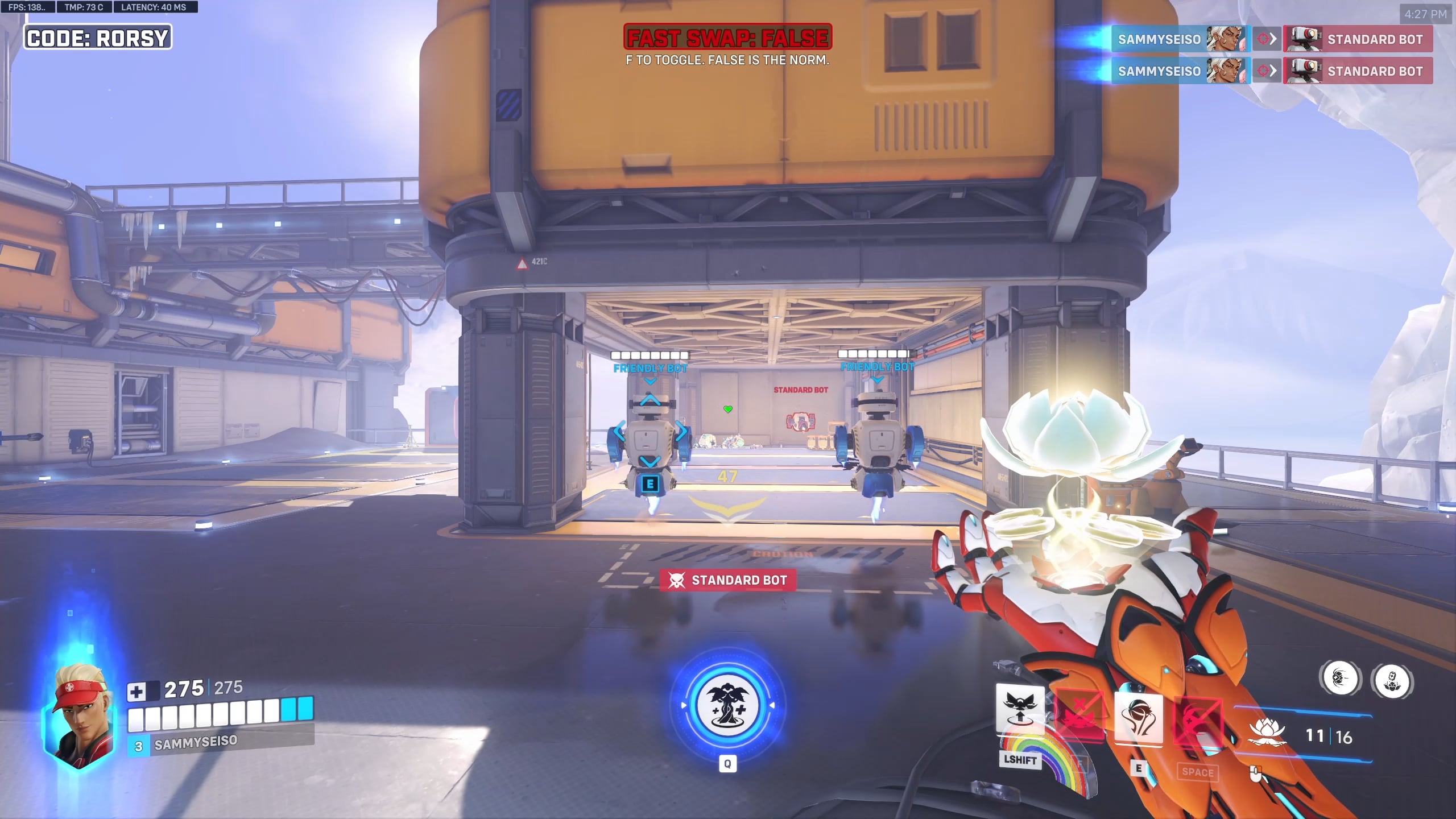Click the right circular perk icon
1456x819 pixels.
tap(1392, 680)
